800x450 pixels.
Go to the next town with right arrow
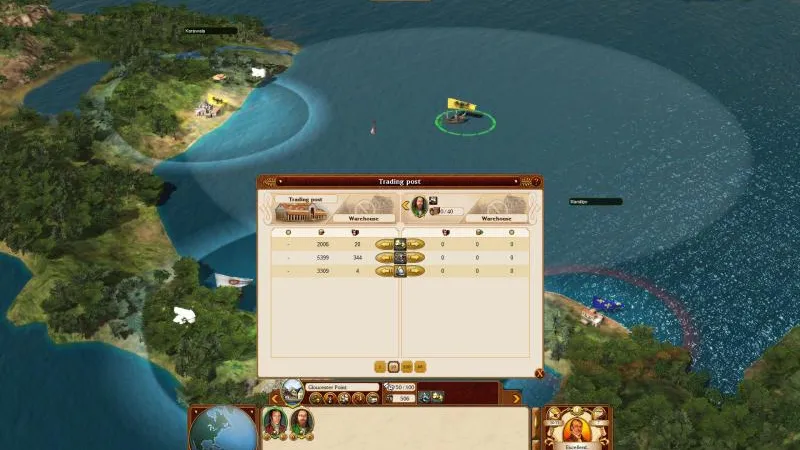coord(517,398)
